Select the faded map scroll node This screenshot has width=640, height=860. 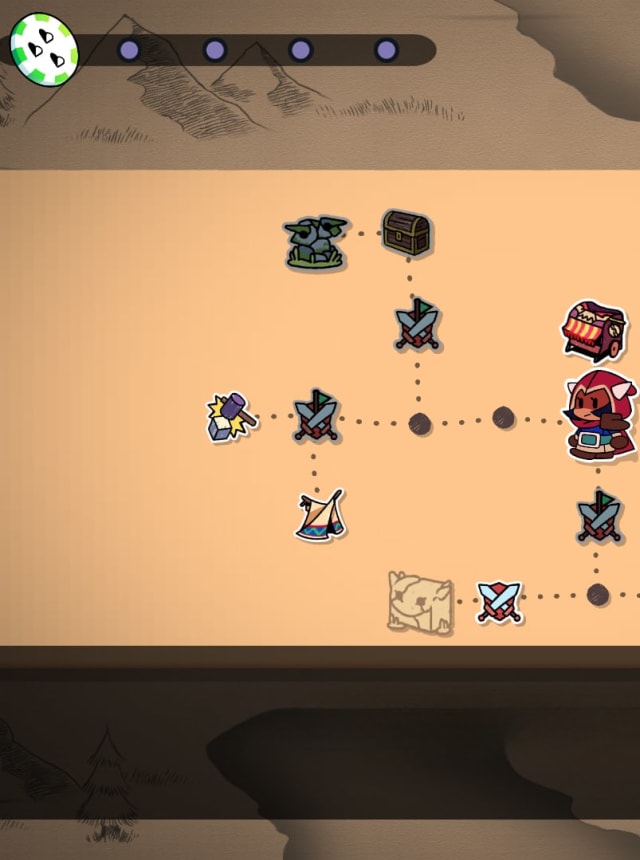tap(420, 602)
